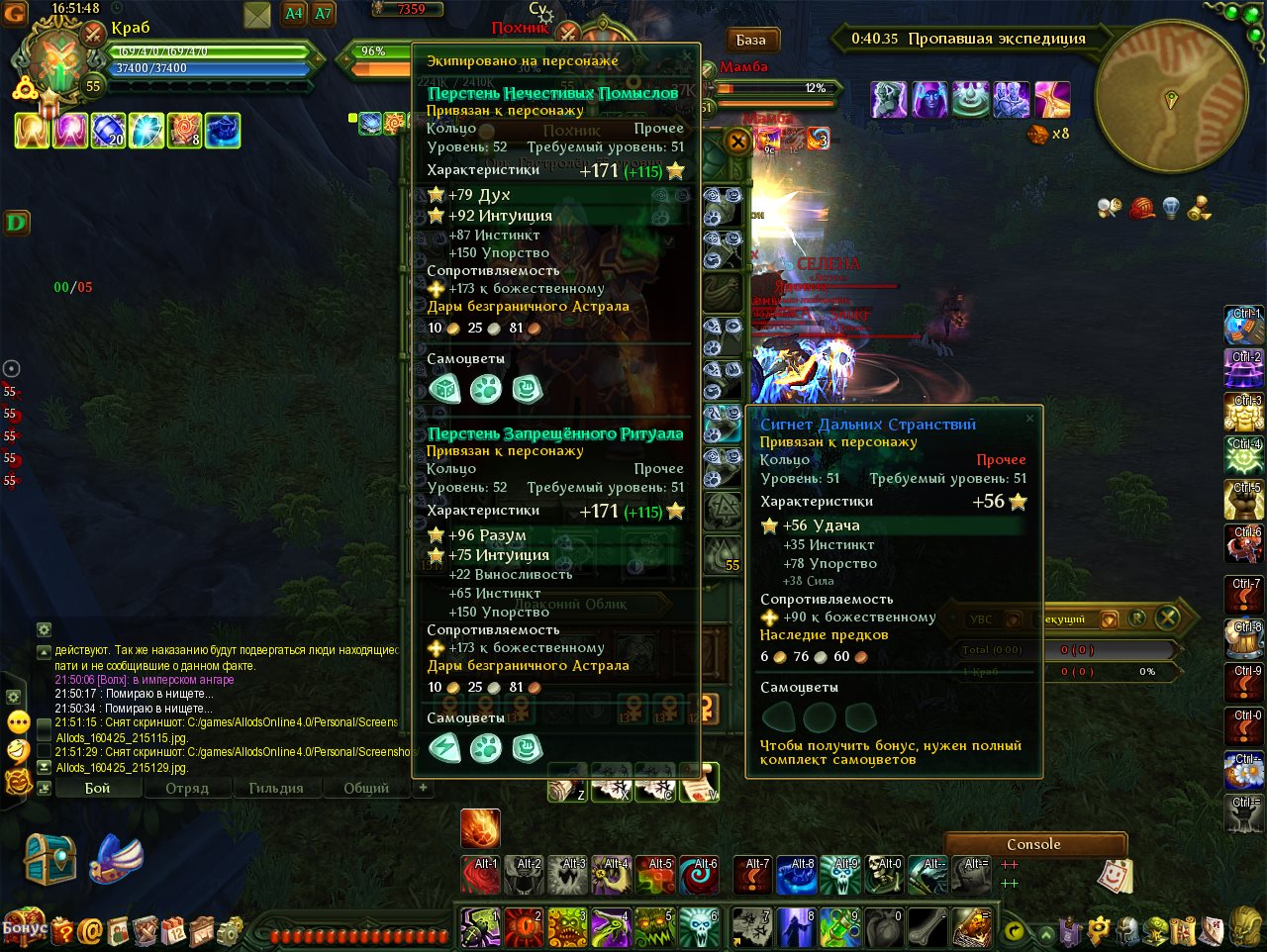This screenshot has height=952, width=1267.
Task: Click the A4 button
Action: coord(294,14)
